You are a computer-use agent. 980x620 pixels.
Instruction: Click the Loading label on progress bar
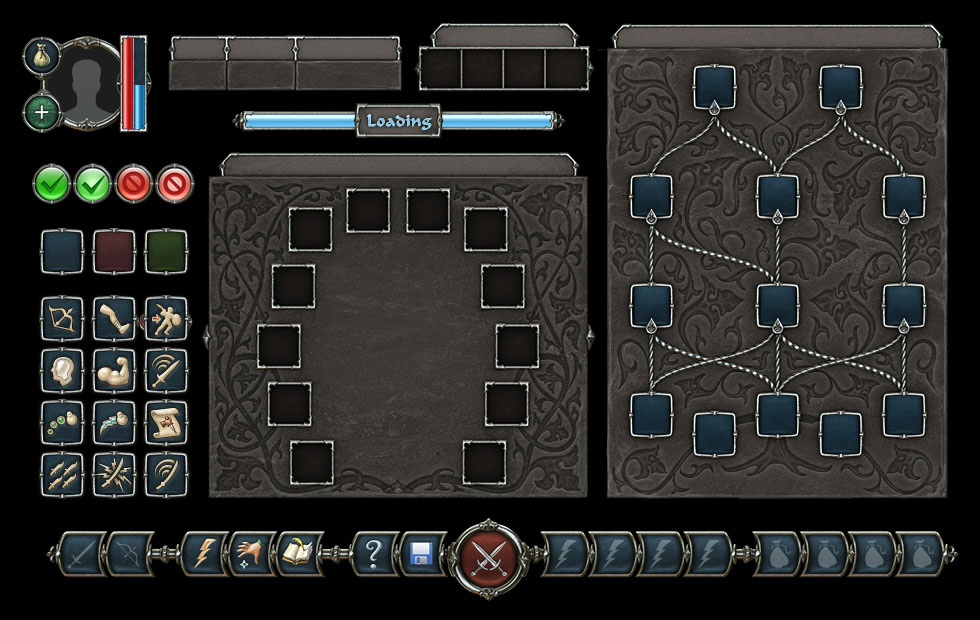point(399,122)
